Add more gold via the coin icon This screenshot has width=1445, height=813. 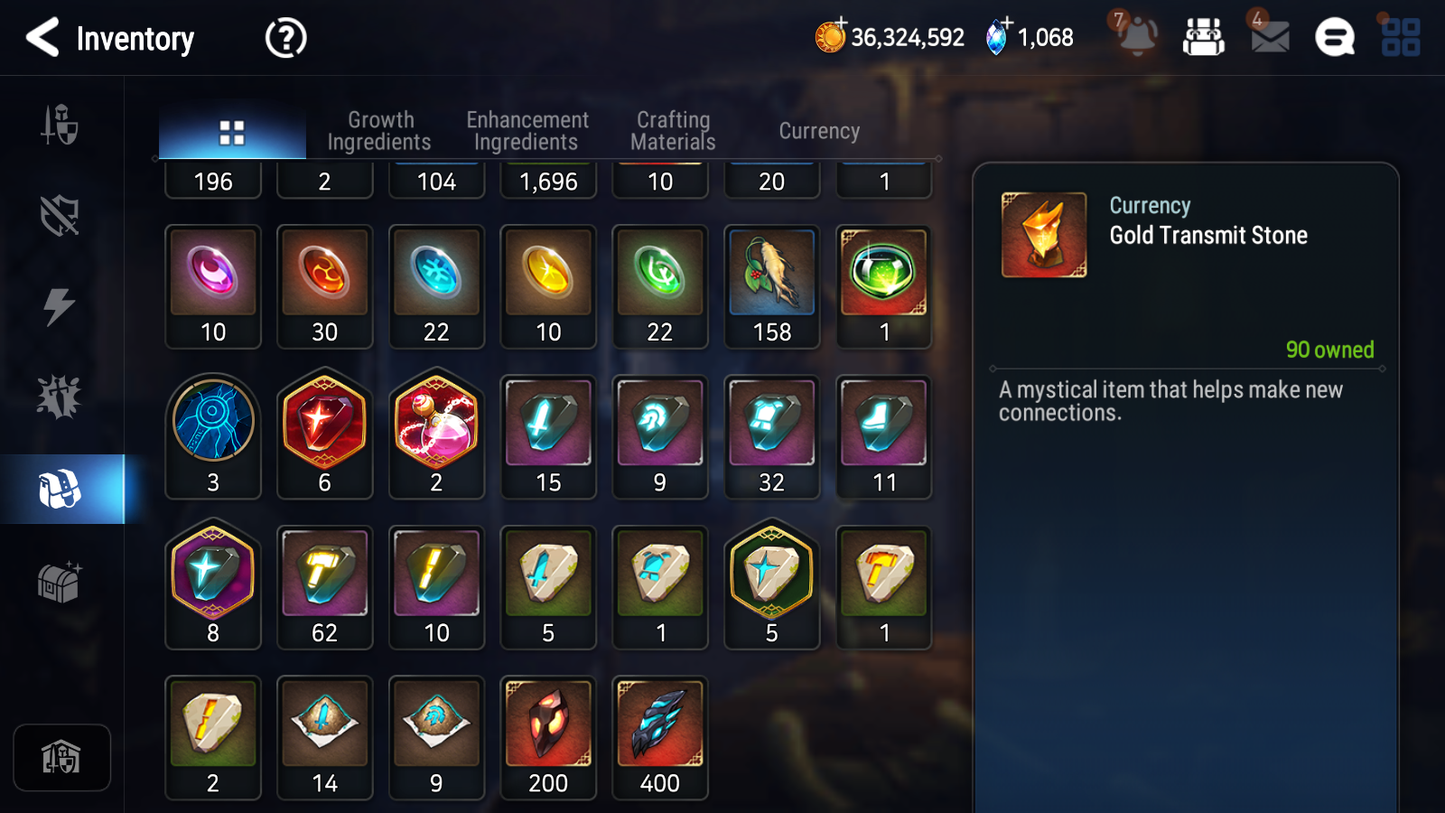pyautogui.click(x=830, y=37)
